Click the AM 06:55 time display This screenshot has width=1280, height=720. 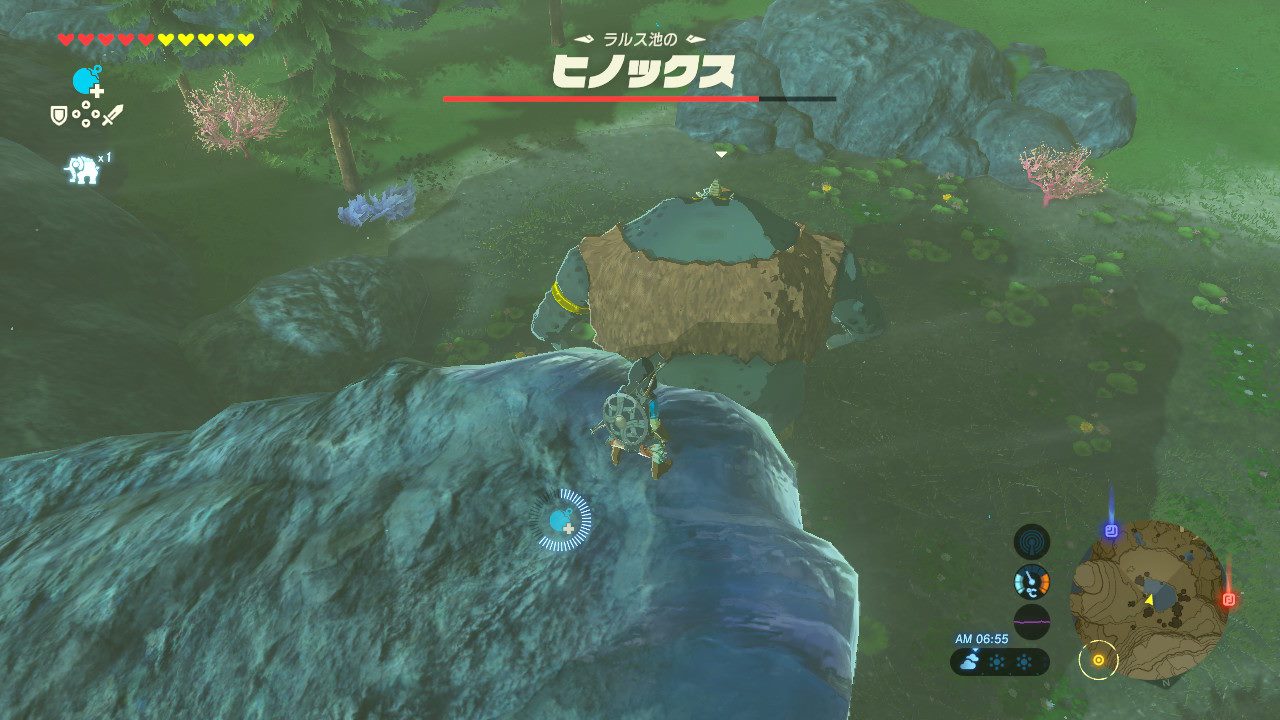[982, 637]
